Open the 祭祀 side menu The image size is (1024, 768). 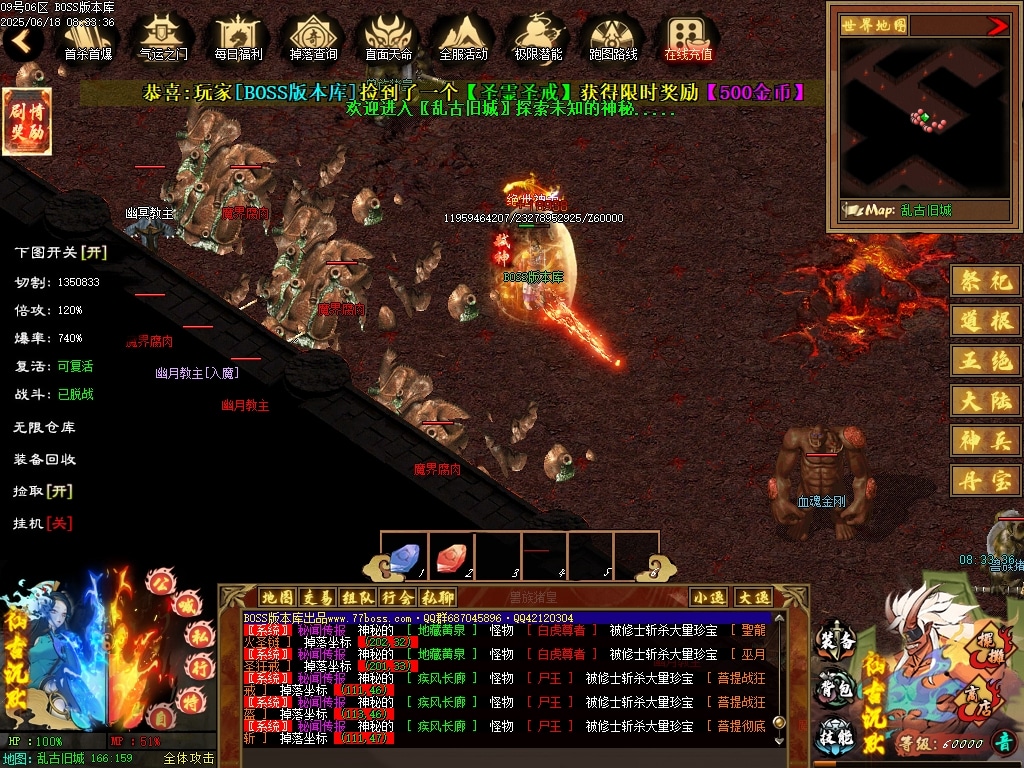[x=986, y=282]
